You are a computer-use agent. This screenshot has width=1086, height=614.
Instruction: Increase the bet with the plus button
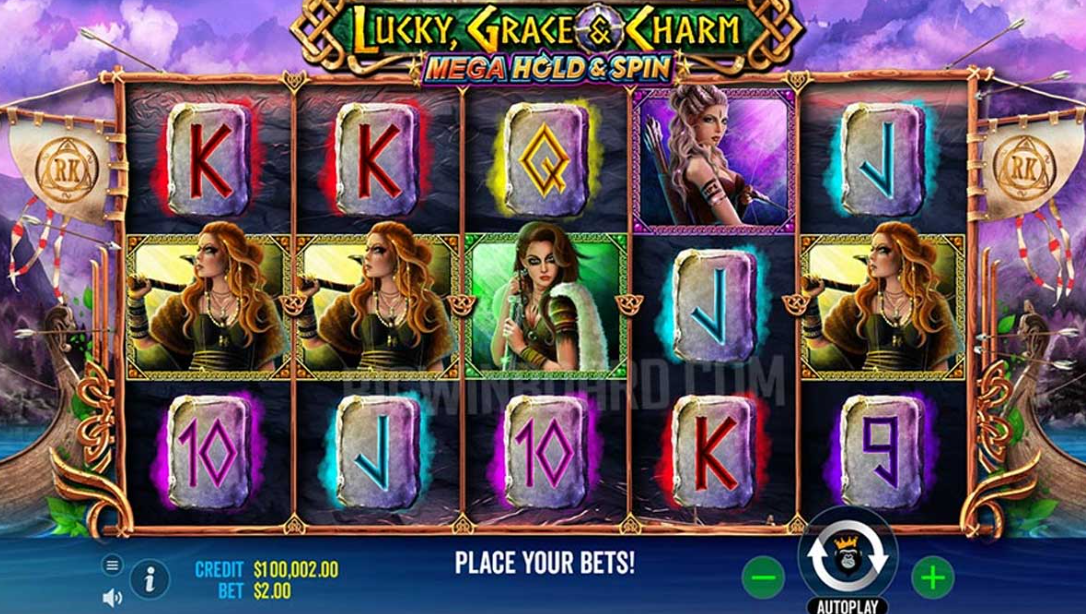coord(932,577)
